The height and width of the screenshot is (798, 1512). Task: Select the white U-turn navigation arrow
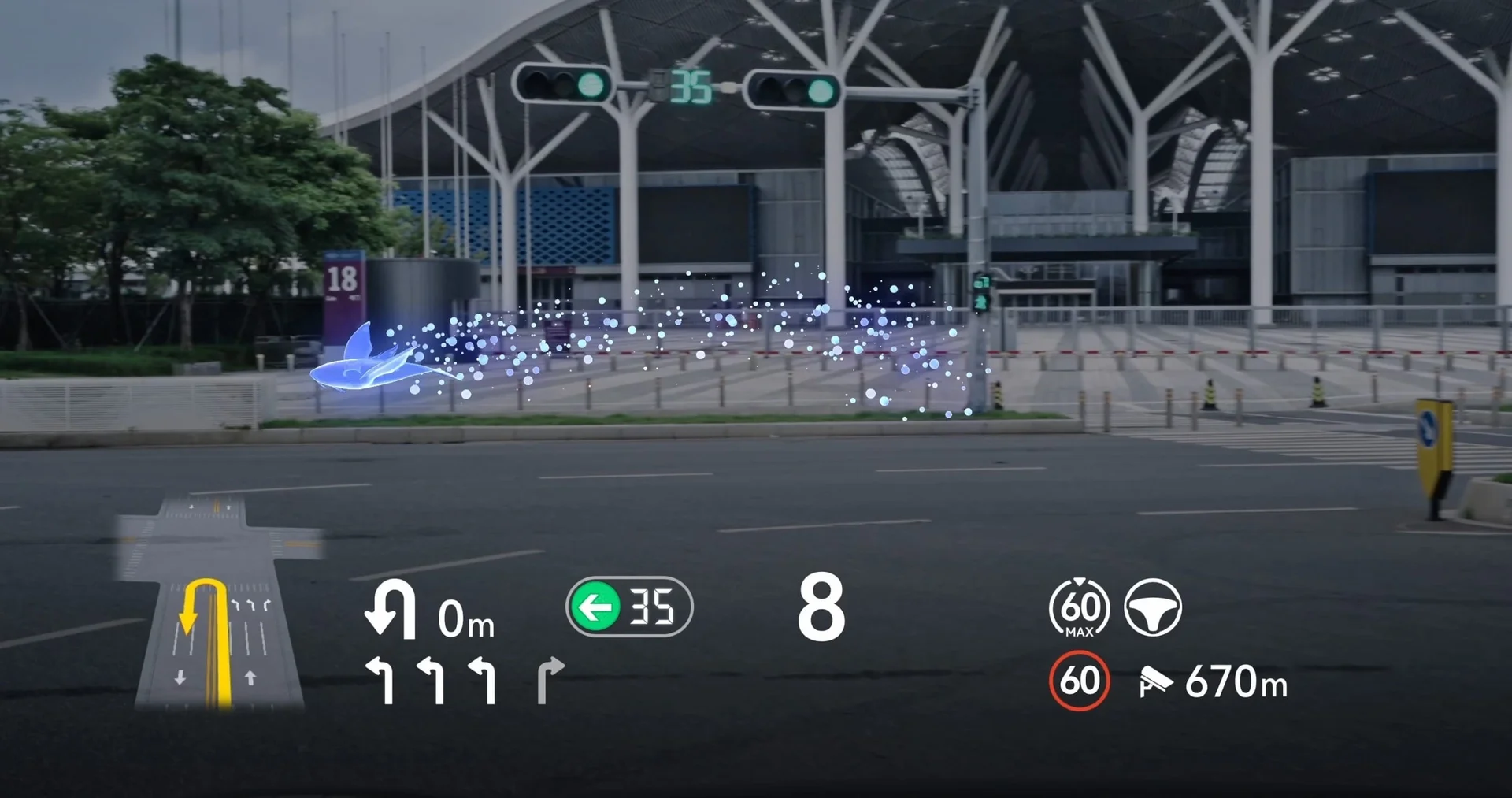click(x=391, y=609)
